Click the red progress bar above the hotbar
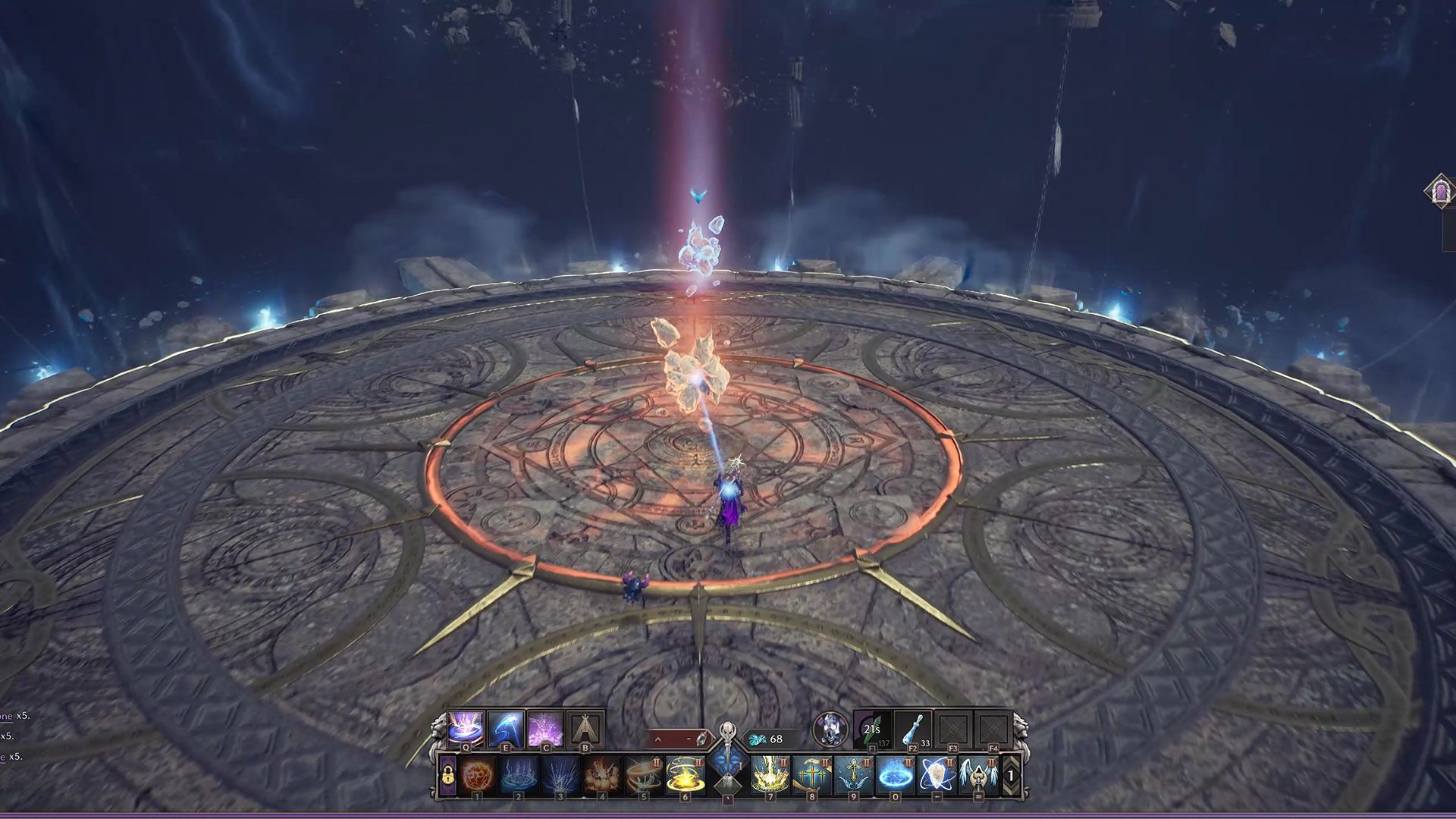This screenshot has width=1456, height=819. tap(679, 736)
